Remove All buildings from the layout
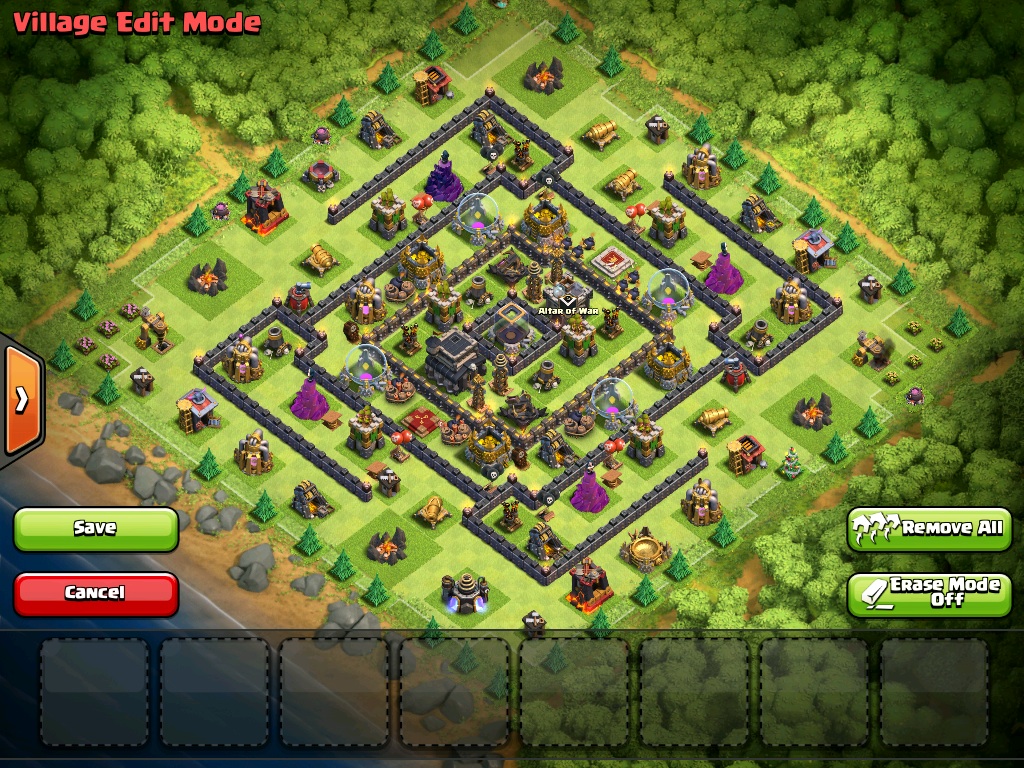 click(x=929, y=528)
